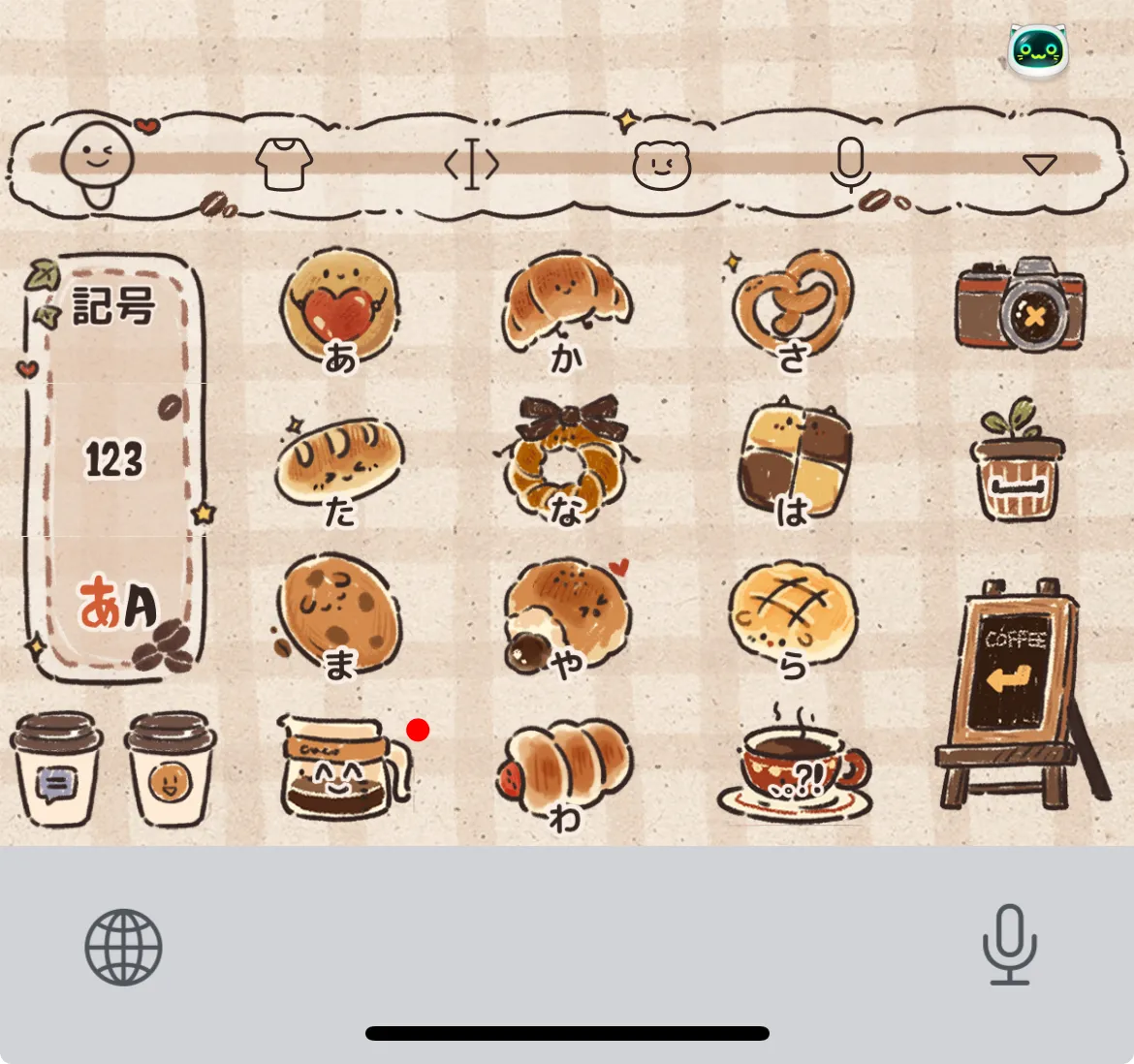1134x1064 pixels.
Task: Open the t-shirt theme settings
Action: tap(283, 164)
